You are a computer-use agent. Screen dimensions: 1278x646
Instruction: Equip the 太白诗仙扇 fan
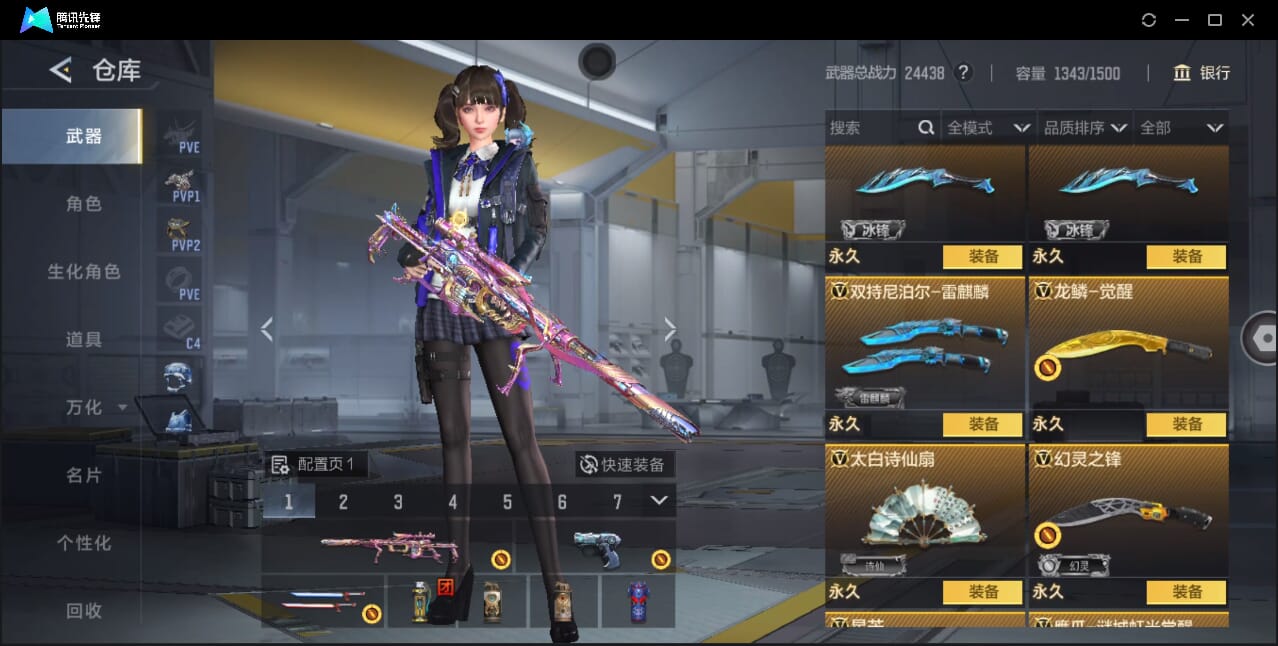coord(982,591)
